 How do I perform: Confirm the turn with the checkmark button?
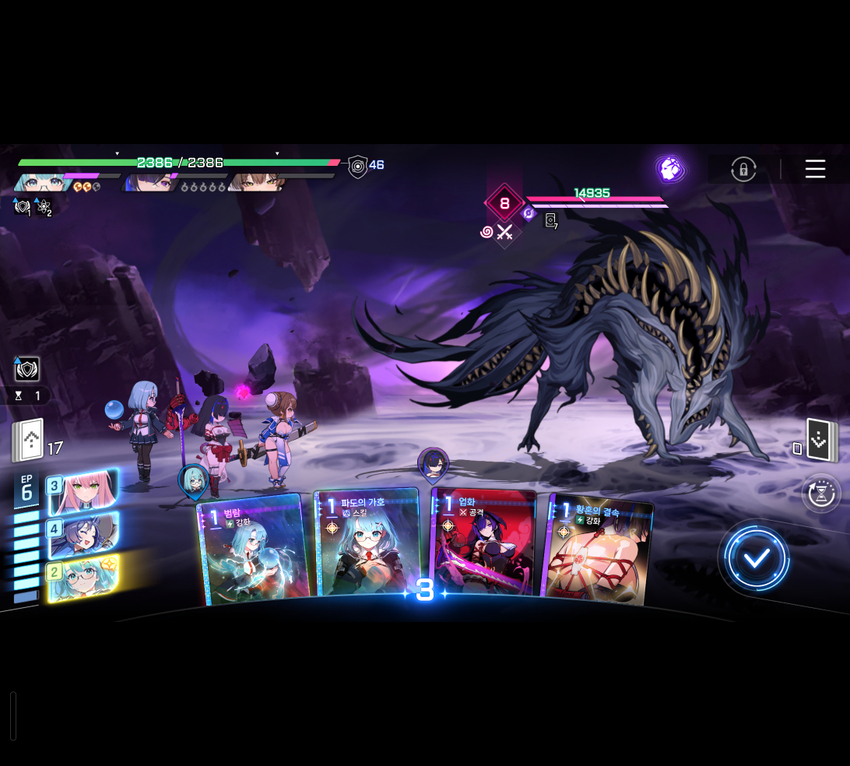click(x=757, y=558)
